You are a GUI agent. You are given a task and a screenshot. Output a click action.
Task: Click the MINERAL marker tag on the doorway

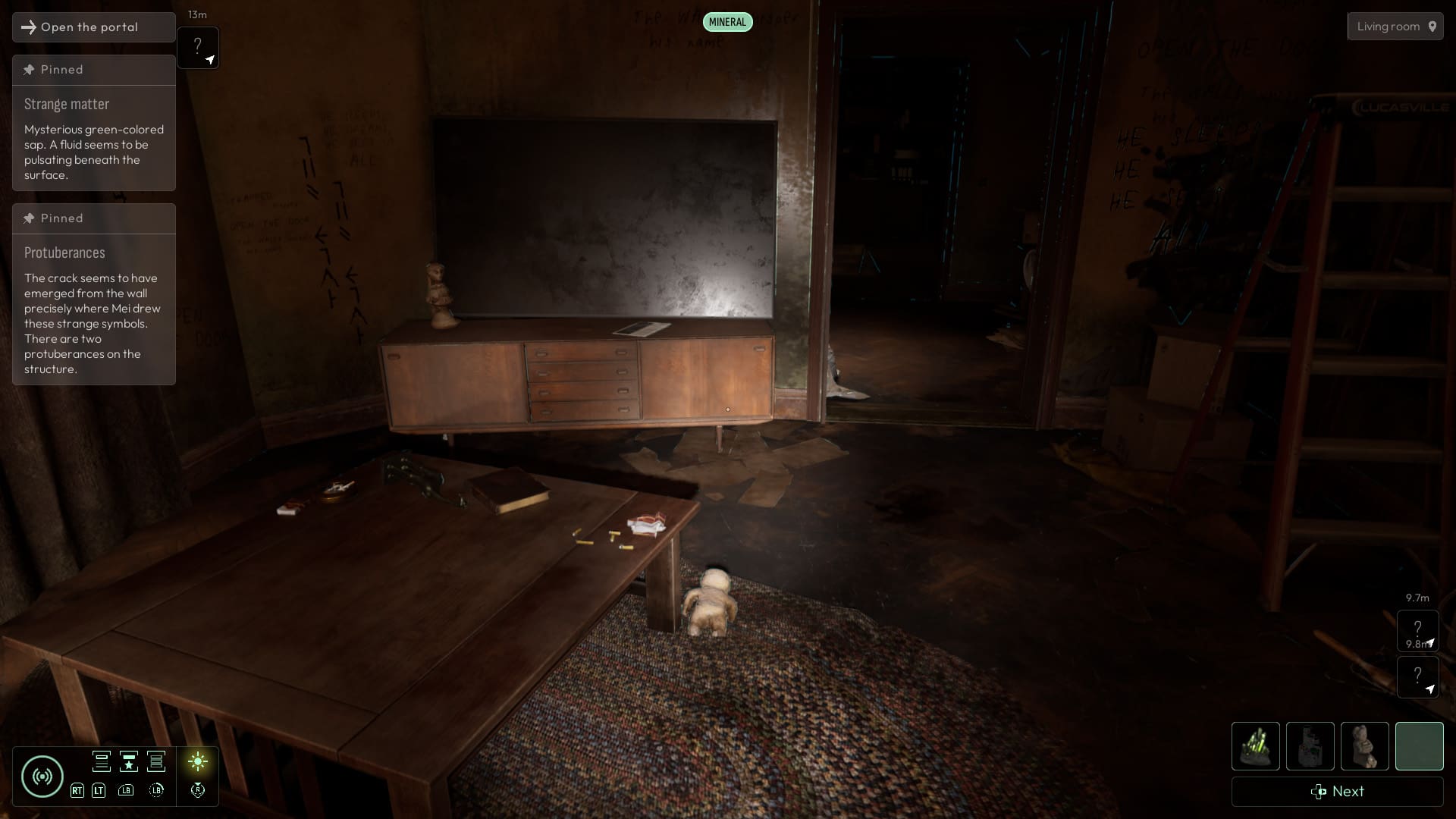(x=726, y=21)
